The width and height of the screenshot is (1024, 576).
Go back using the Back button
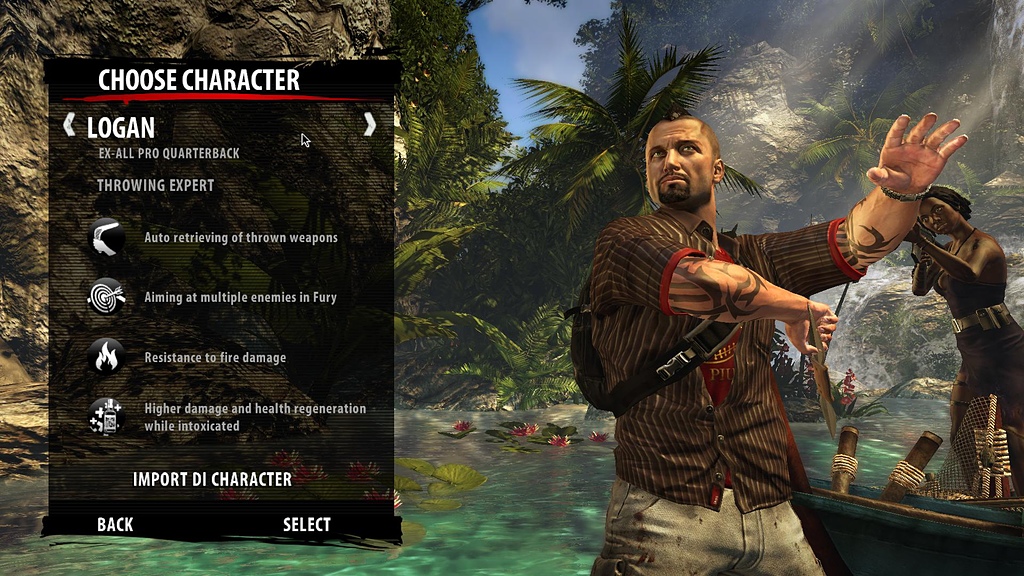coord(115,524)
